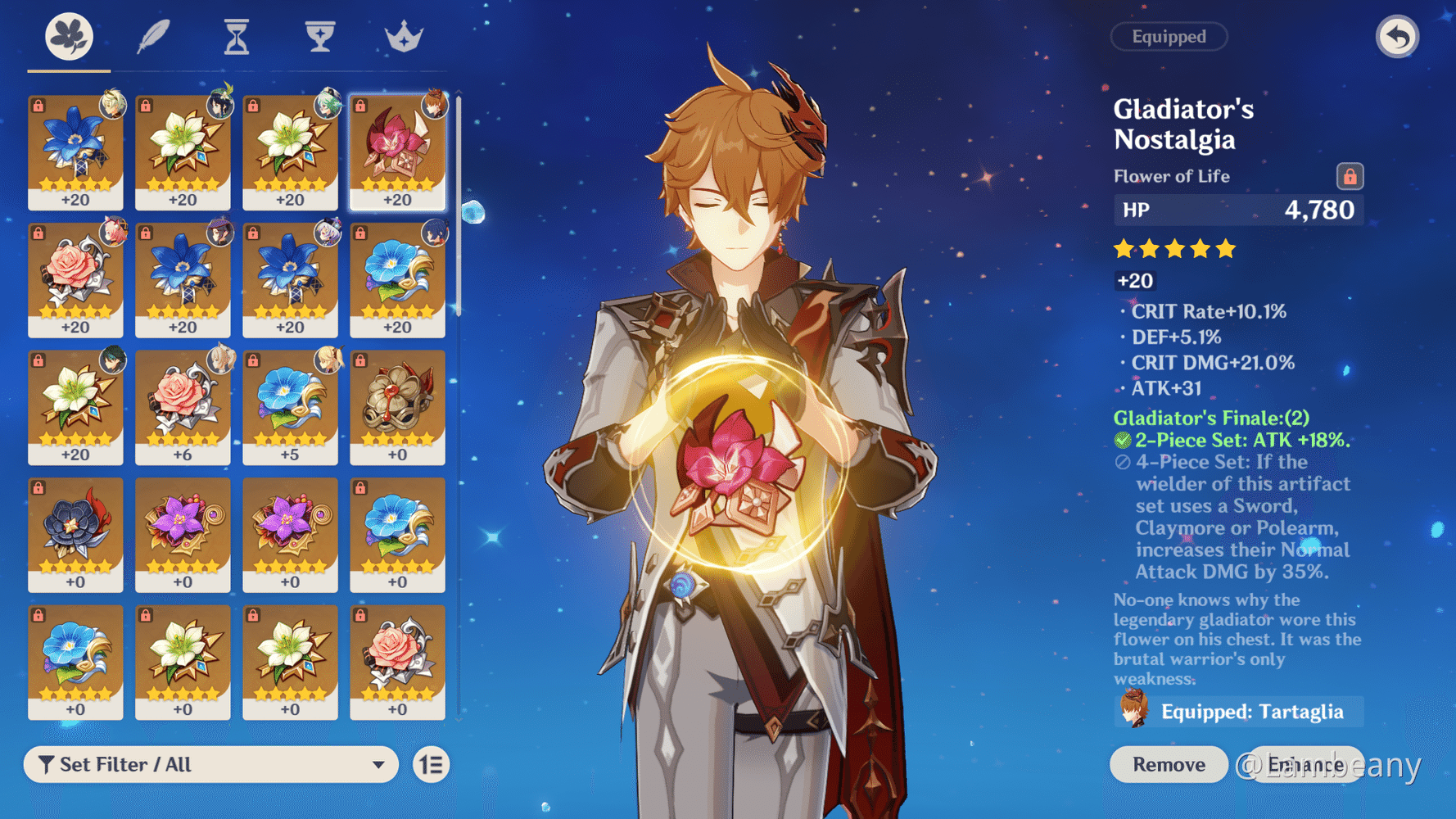Click the funnel icon in the Set Filter bar
The image size is (1456, 819).
click(x=47, y=764)
